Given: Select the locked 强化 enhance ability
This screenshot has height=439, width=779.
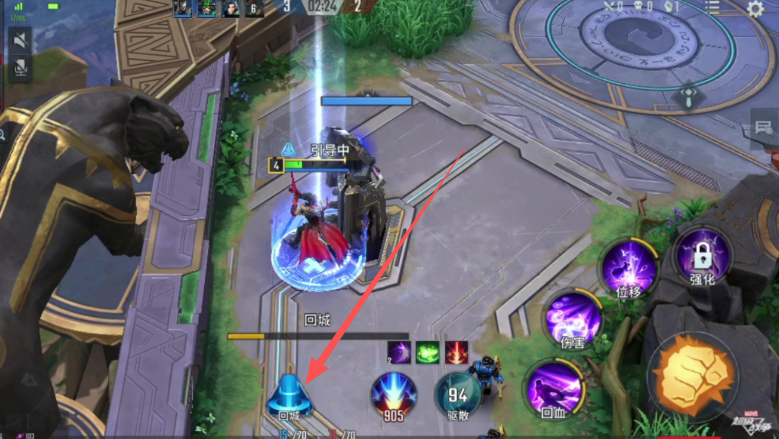Looking at the screenshot, I should click(702, 255).
